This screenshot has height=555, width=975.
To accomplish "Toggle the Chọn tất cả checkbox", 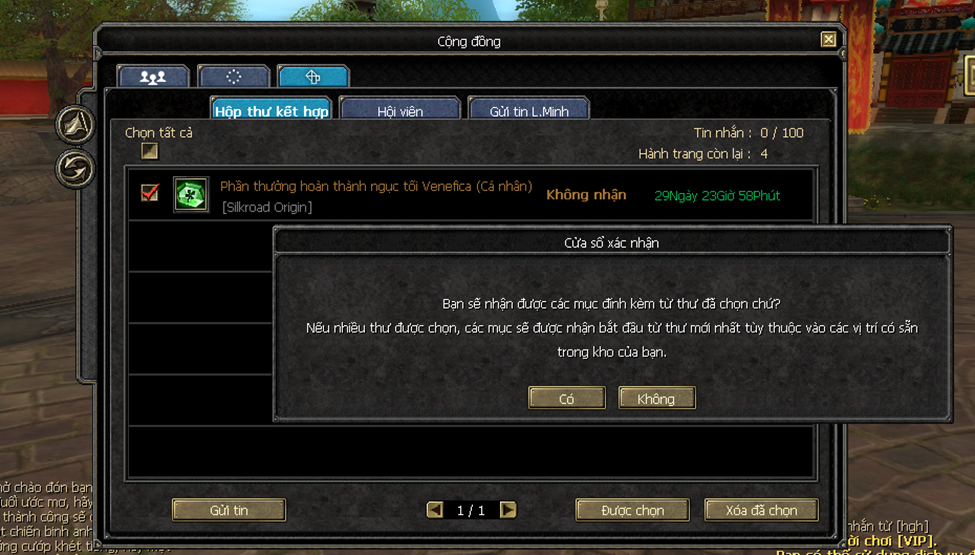I will pyautogui.click(x=149, y=152).
